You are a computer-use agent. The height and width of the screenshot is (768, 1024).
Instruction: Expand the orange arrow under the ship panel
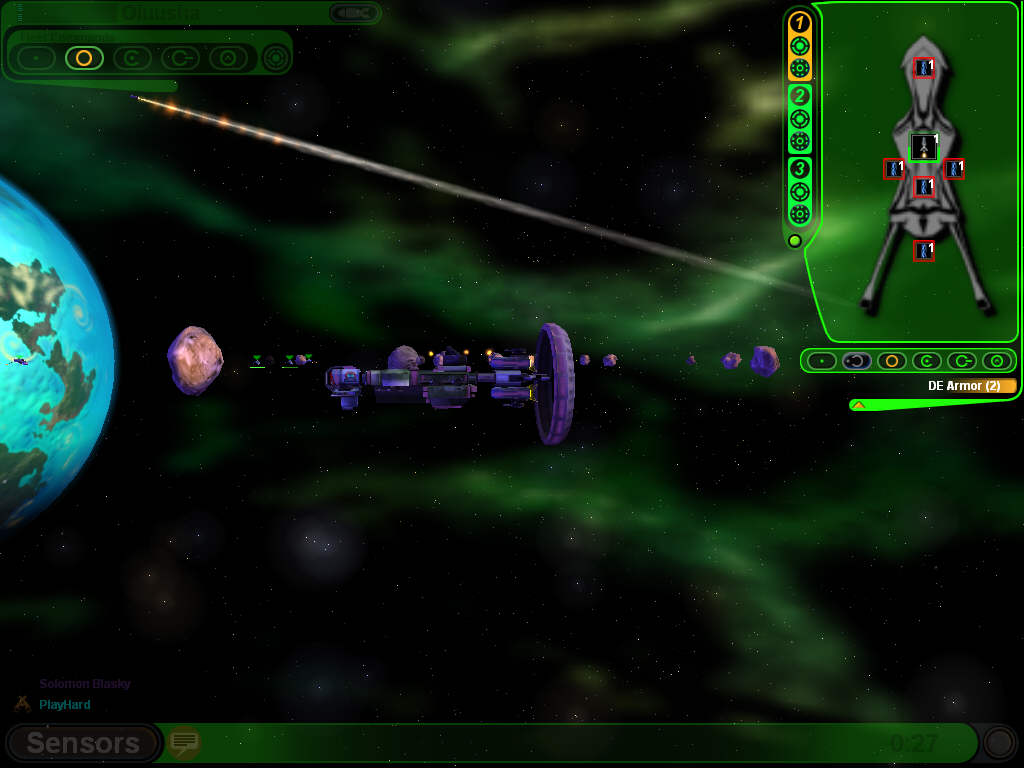(x=858, y=405)
